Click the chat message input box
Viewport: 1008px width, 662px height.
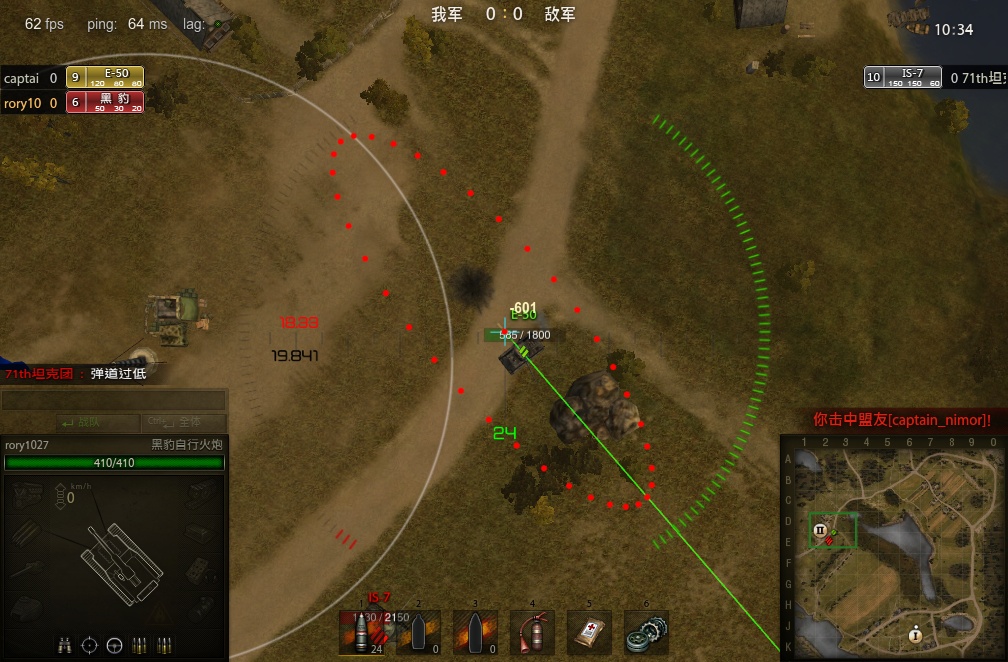(113, 401)
